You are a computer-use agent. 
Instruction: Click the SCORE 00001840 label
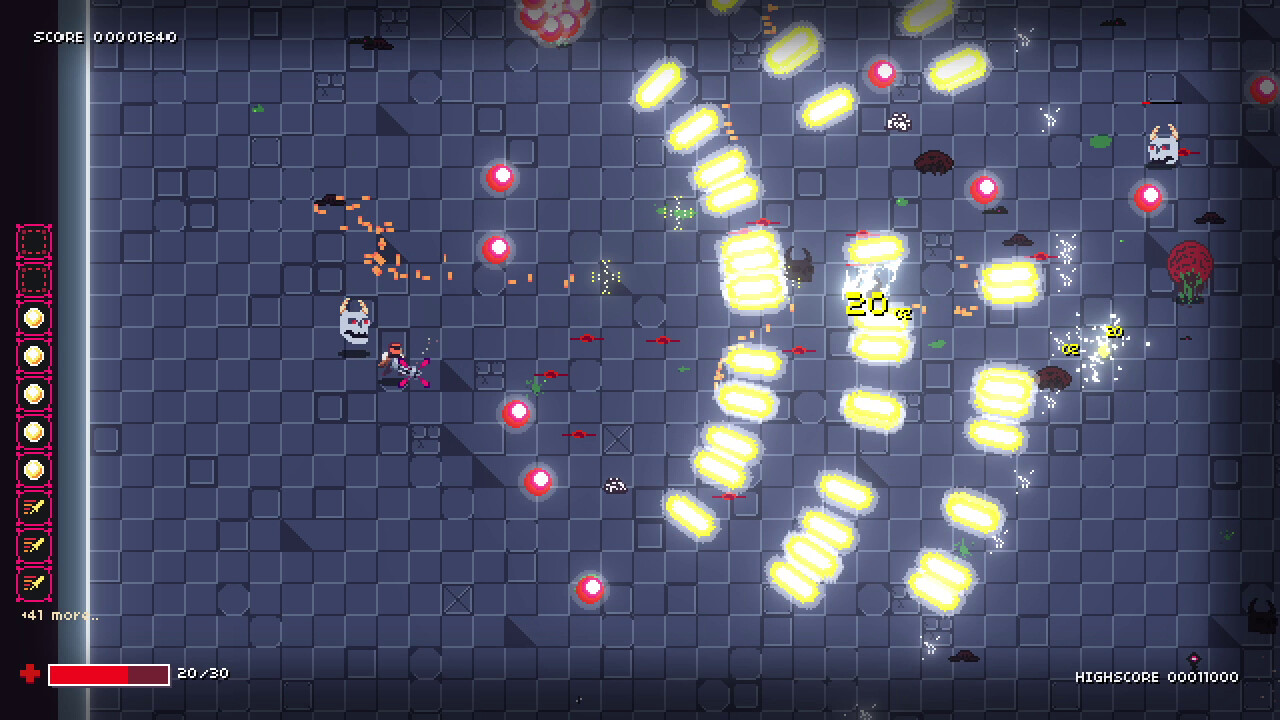click(x=103, y=37)
